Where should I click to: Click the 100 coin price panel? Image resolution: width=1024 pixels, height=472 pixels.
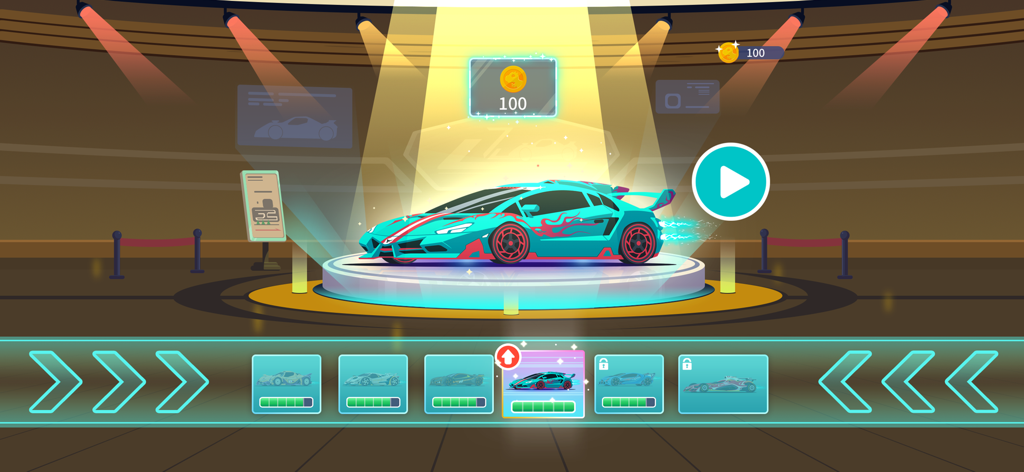click(x=513, y=88)
